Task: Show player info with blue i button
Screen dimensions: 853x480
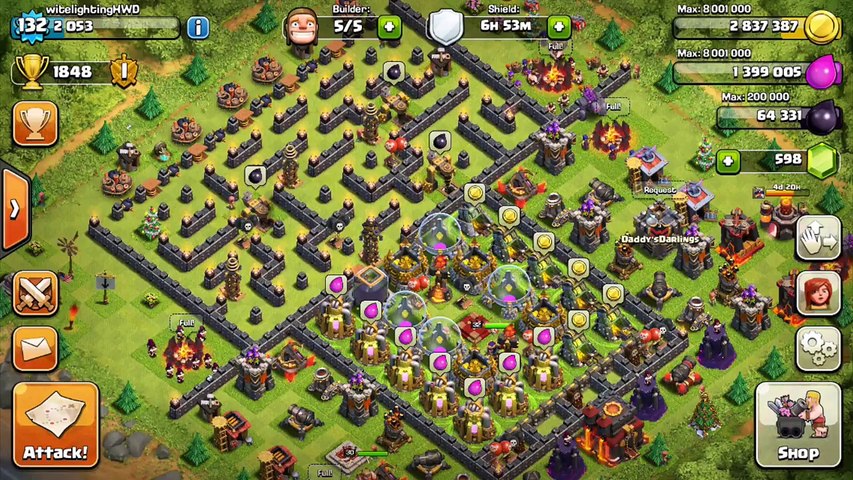Action: tap(198, 27)
